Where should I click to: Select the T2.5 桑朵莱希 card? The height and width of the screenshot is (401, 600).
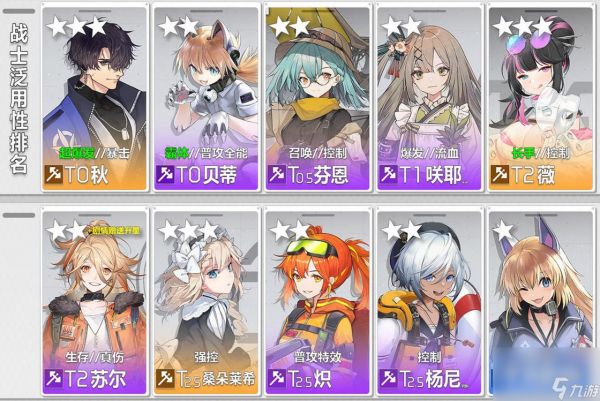click(x=205, y=302)
